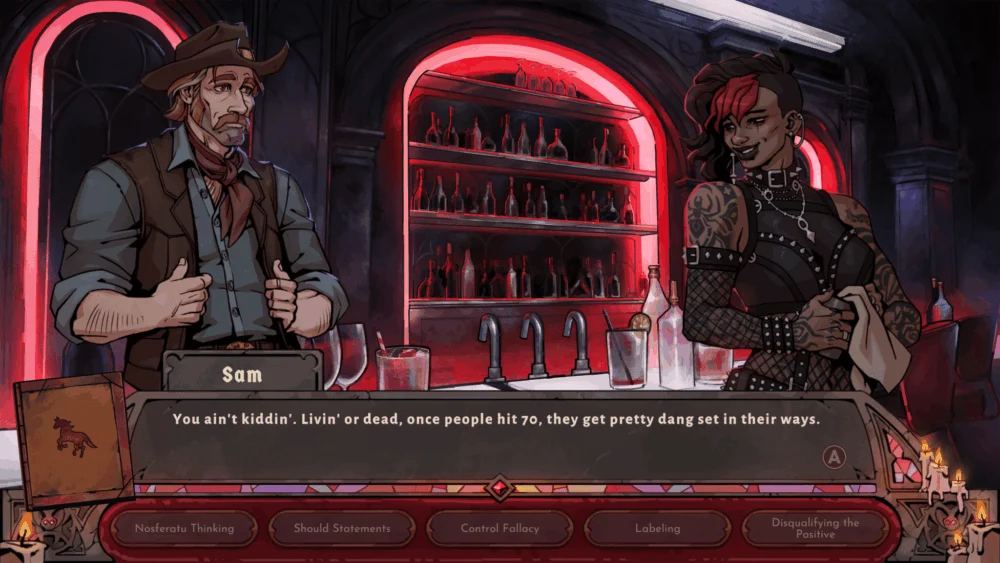Open the horse-emblem journal book

[x=74, y=439]
